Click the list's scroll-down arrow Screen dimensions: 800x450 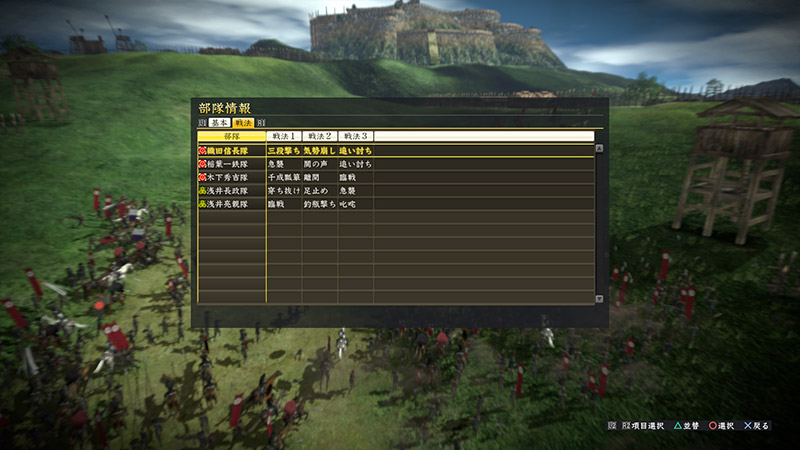pyautogui.click(x=599, y=298)
